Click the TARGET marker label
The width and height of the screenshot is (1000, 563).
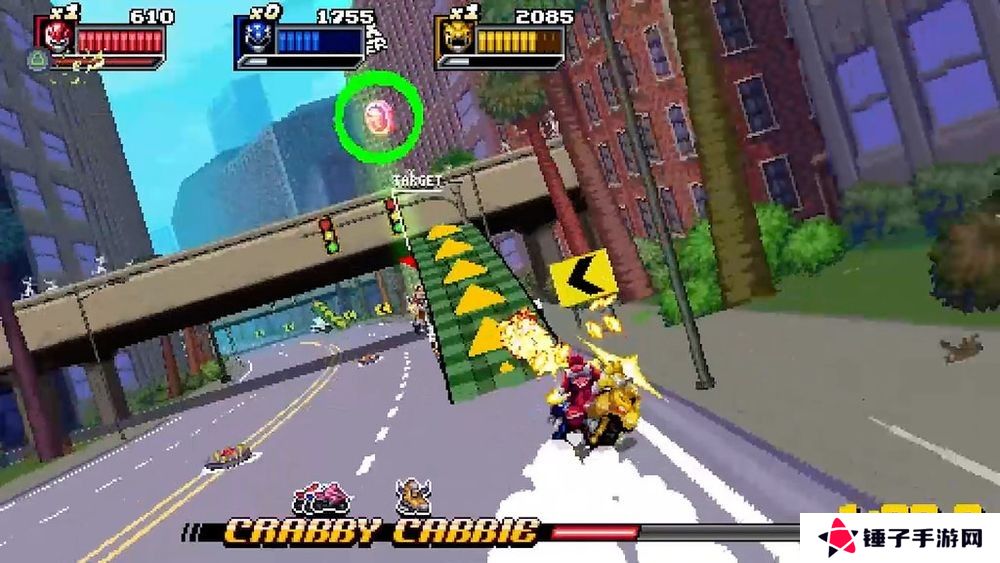point(415,181)
